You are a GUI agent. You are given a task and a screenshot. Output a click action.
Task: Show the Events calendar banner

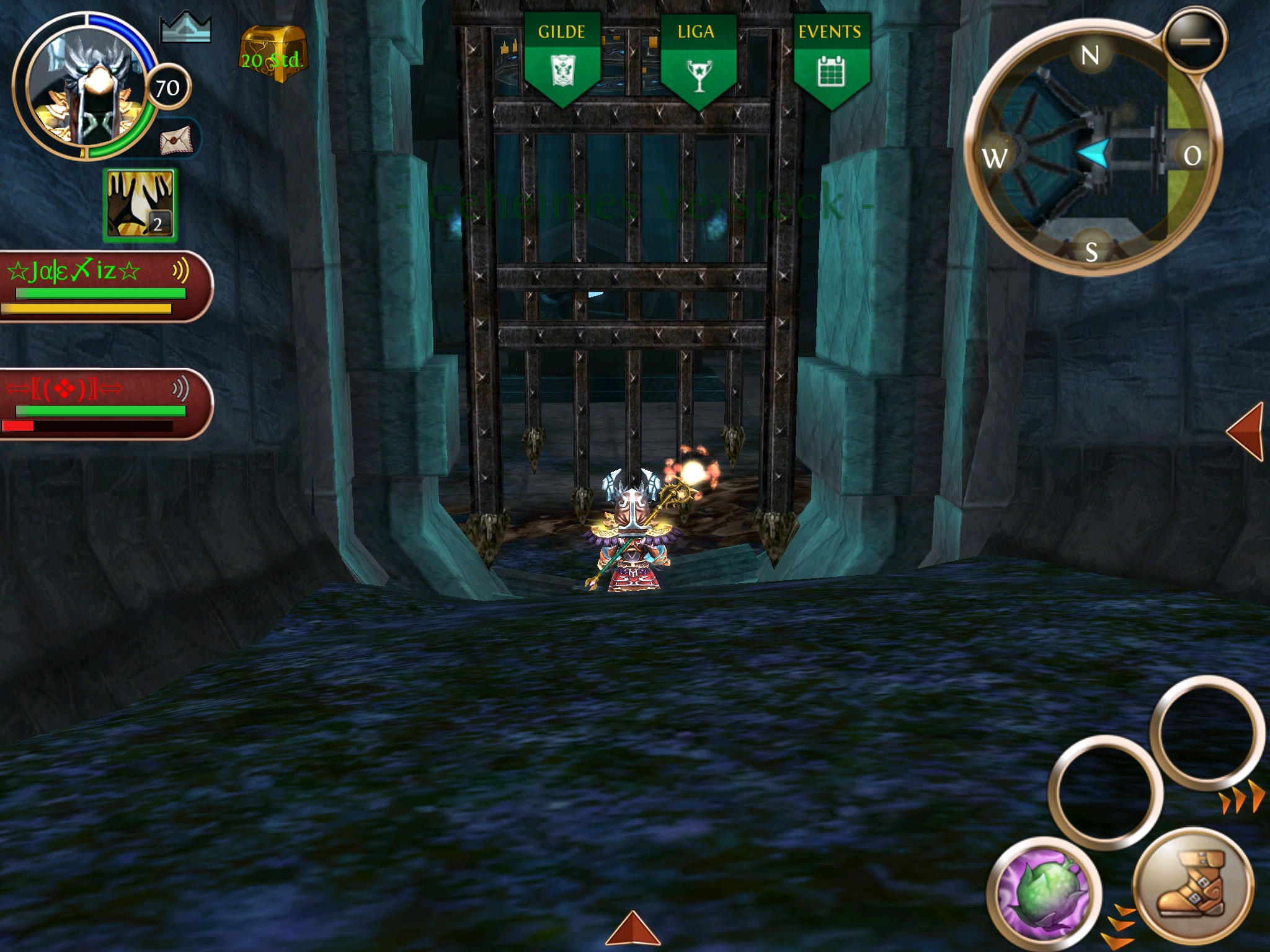831,59
